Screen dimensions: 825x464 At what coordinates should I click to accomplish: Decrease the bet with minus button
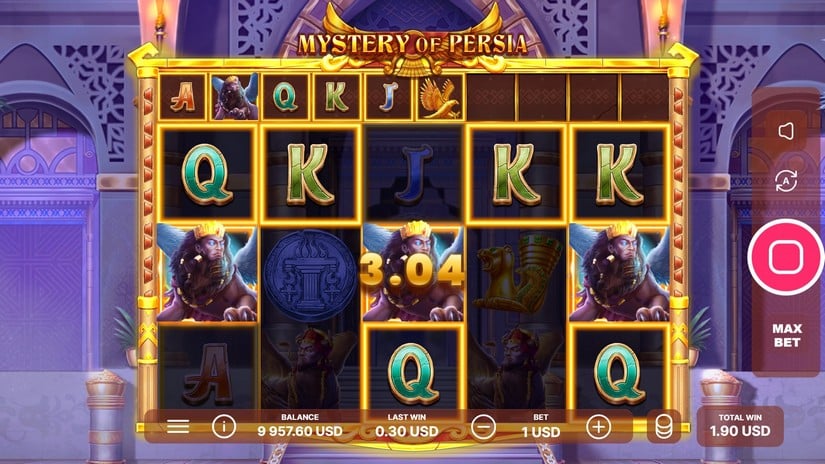coord(482,427)
